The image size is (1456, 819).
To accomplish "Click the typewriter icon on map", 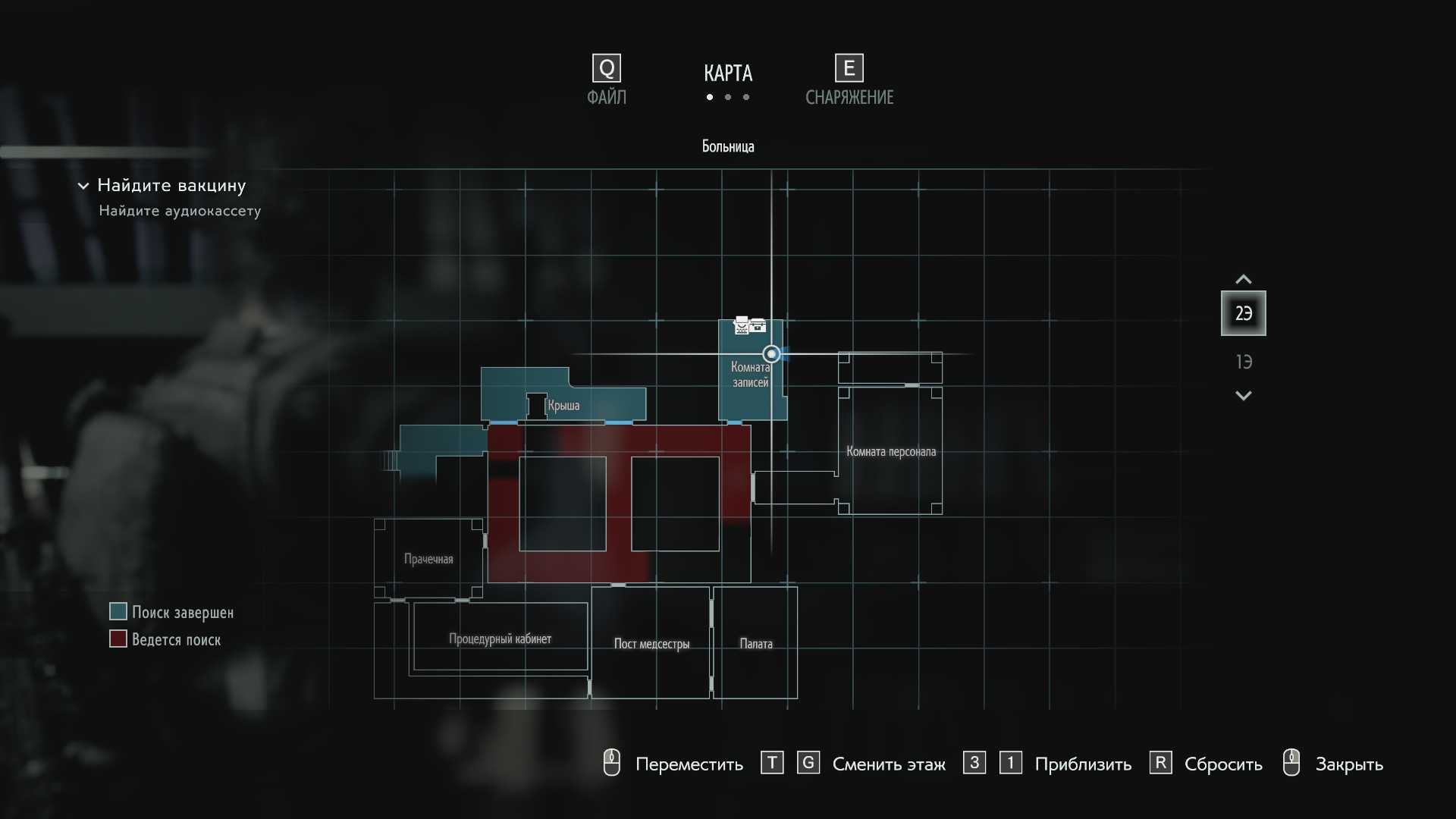I will click(742, 326).
